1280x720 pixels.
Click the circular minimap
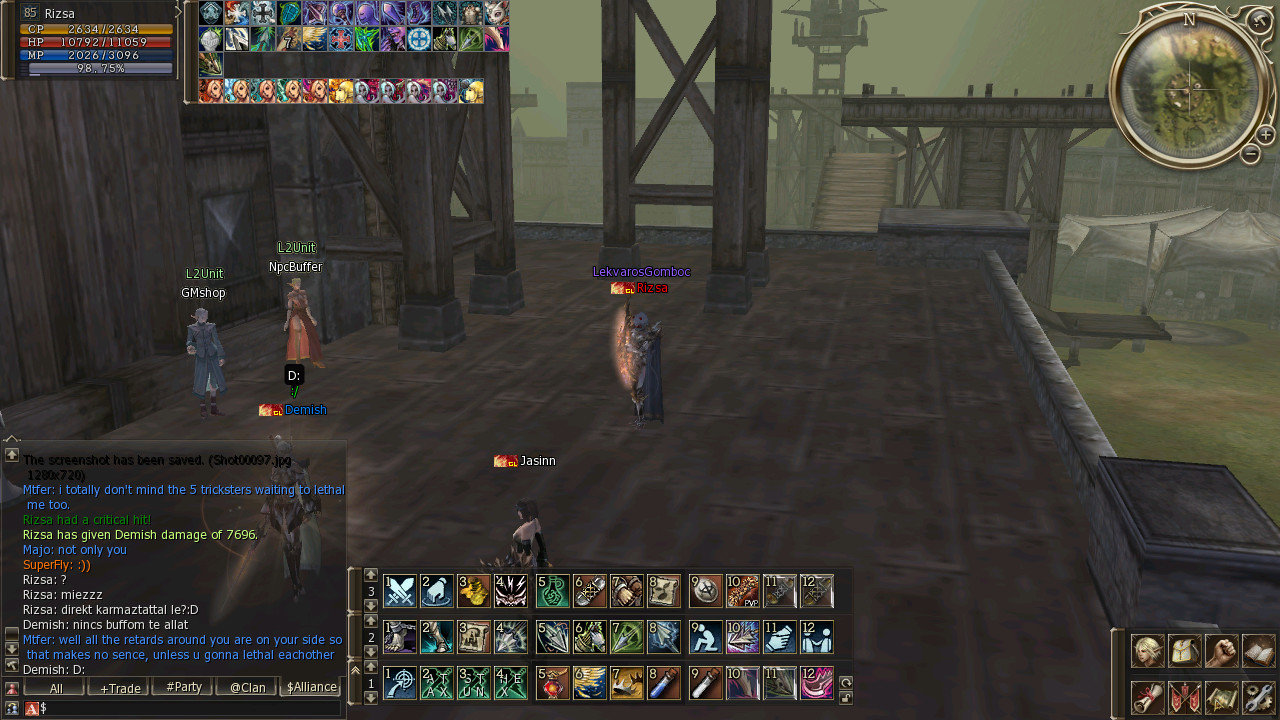[1186, 88]
